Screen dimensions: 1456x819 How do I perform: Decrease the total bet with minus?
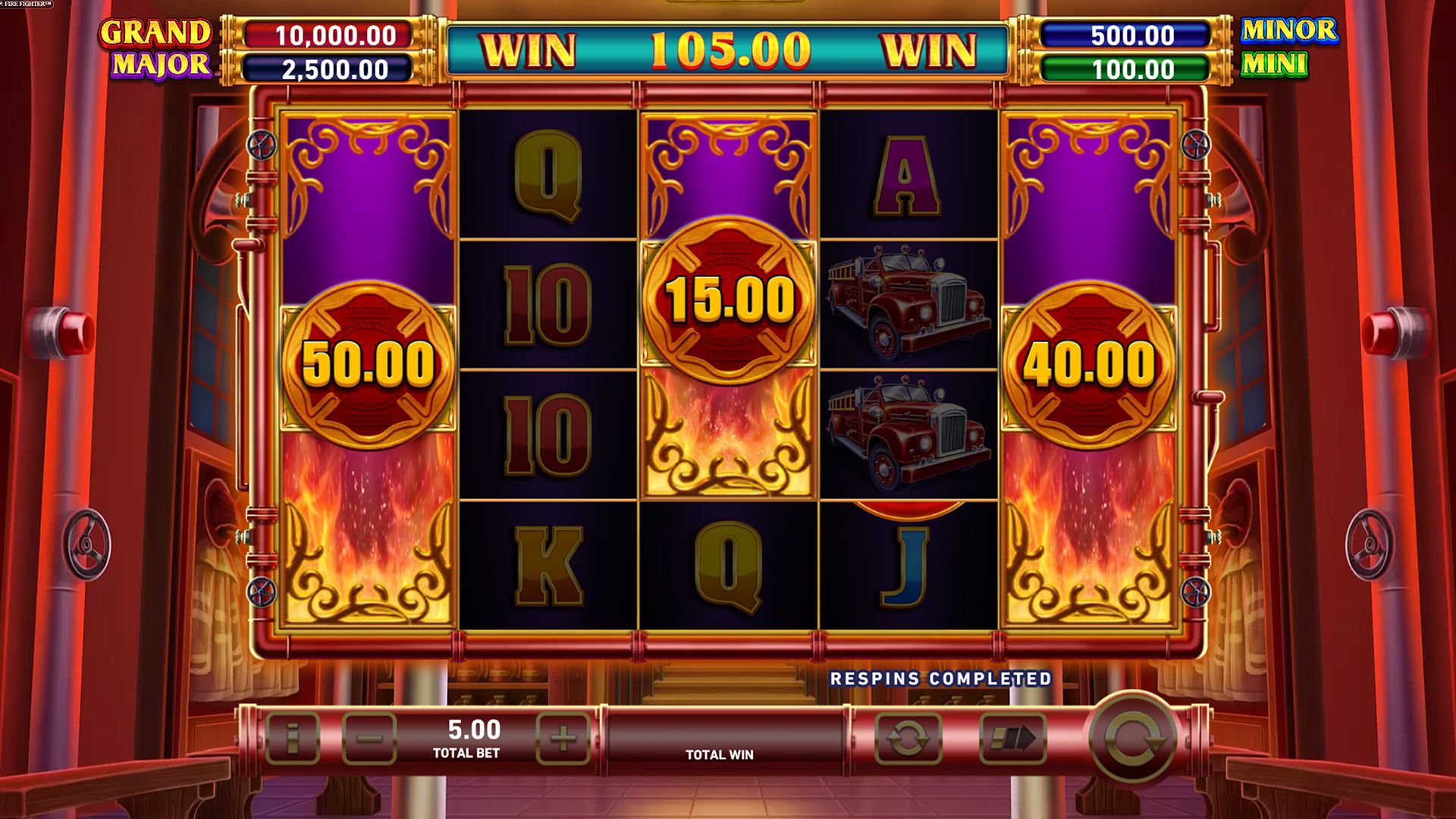[369, 738]
